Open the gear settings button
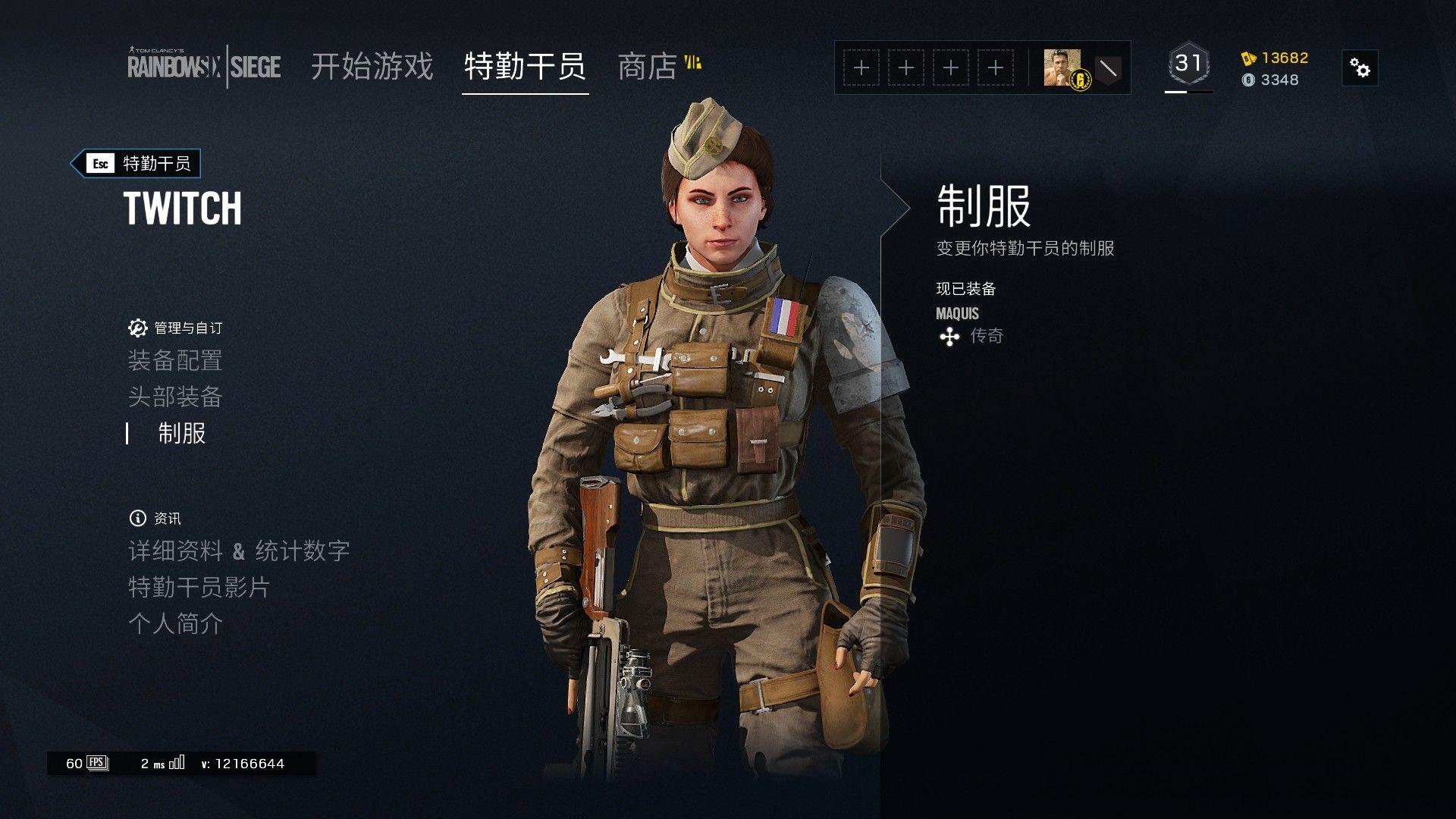The width and height of the screenshot is (1456, 819). point(1360,68)
